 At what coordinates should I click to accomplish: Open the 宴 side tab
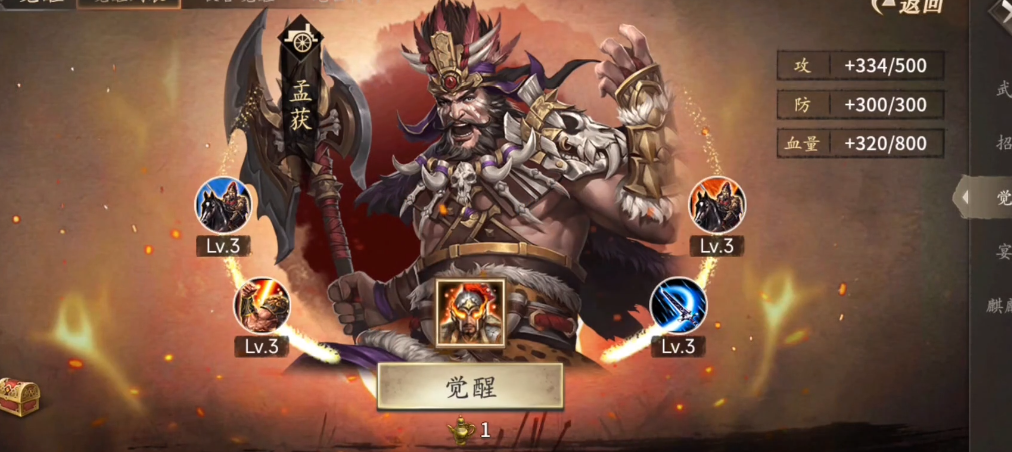tap(1002, 252)
